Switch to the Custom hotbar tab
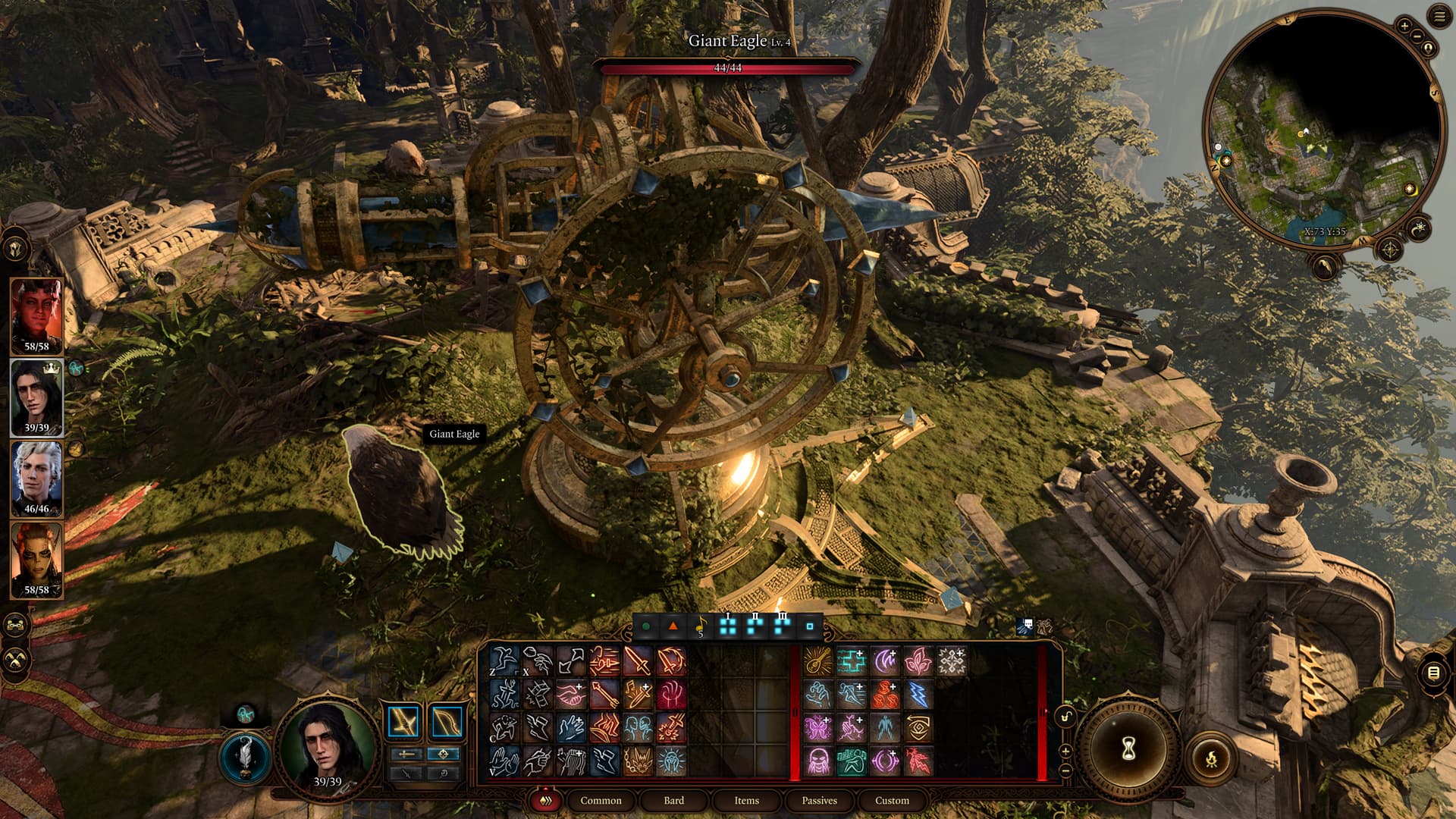The image size is (1456, 819). [892, 800]
